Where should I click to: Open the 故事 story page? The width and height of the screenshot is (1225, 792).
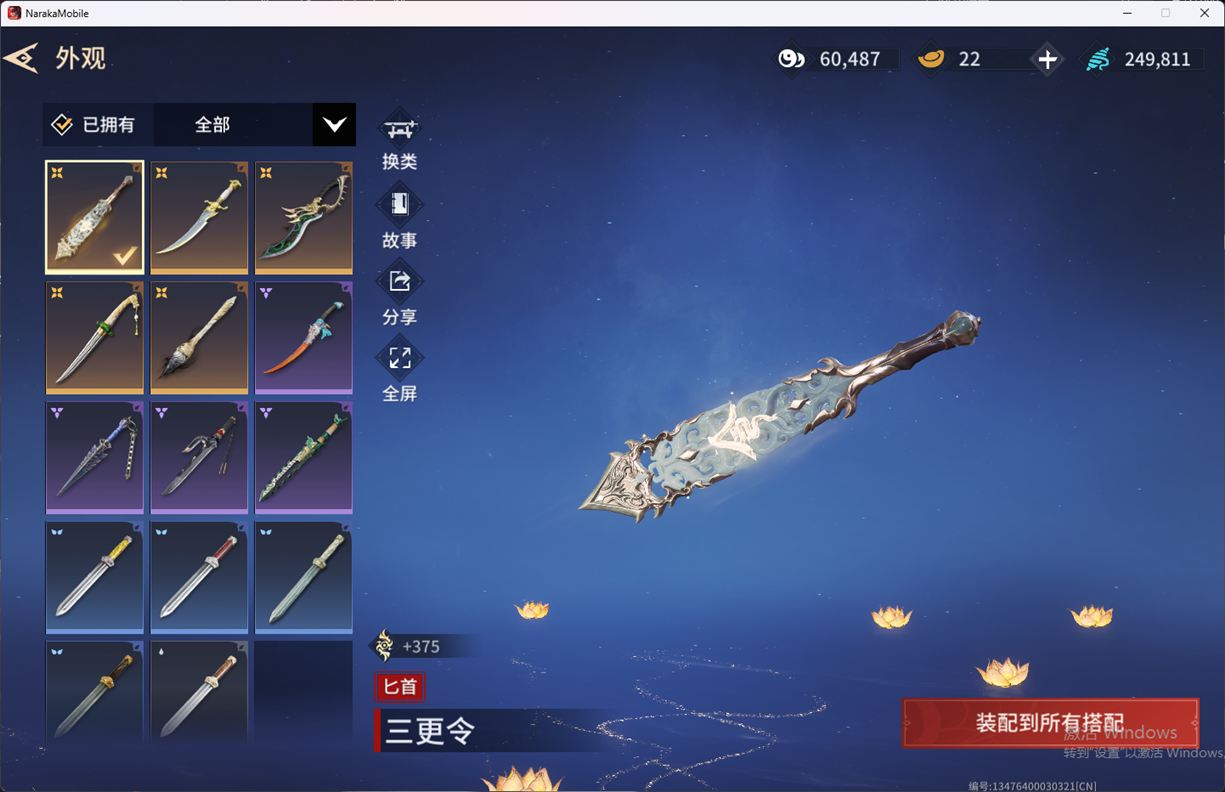tap(399, 217)
